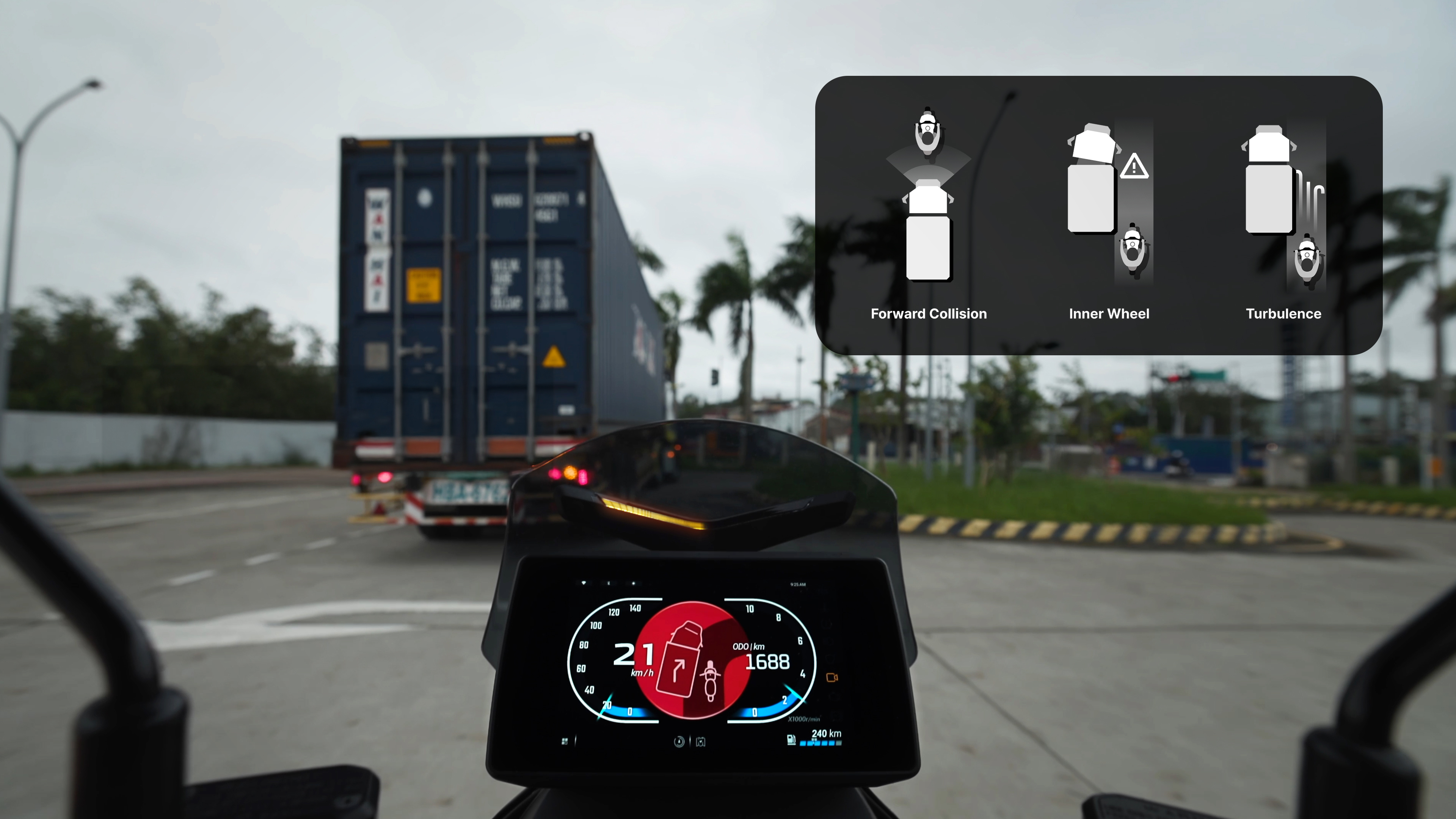Tap the circular gauge mode icon
This screenshot has height=819, width=1456.
point(679,742)
